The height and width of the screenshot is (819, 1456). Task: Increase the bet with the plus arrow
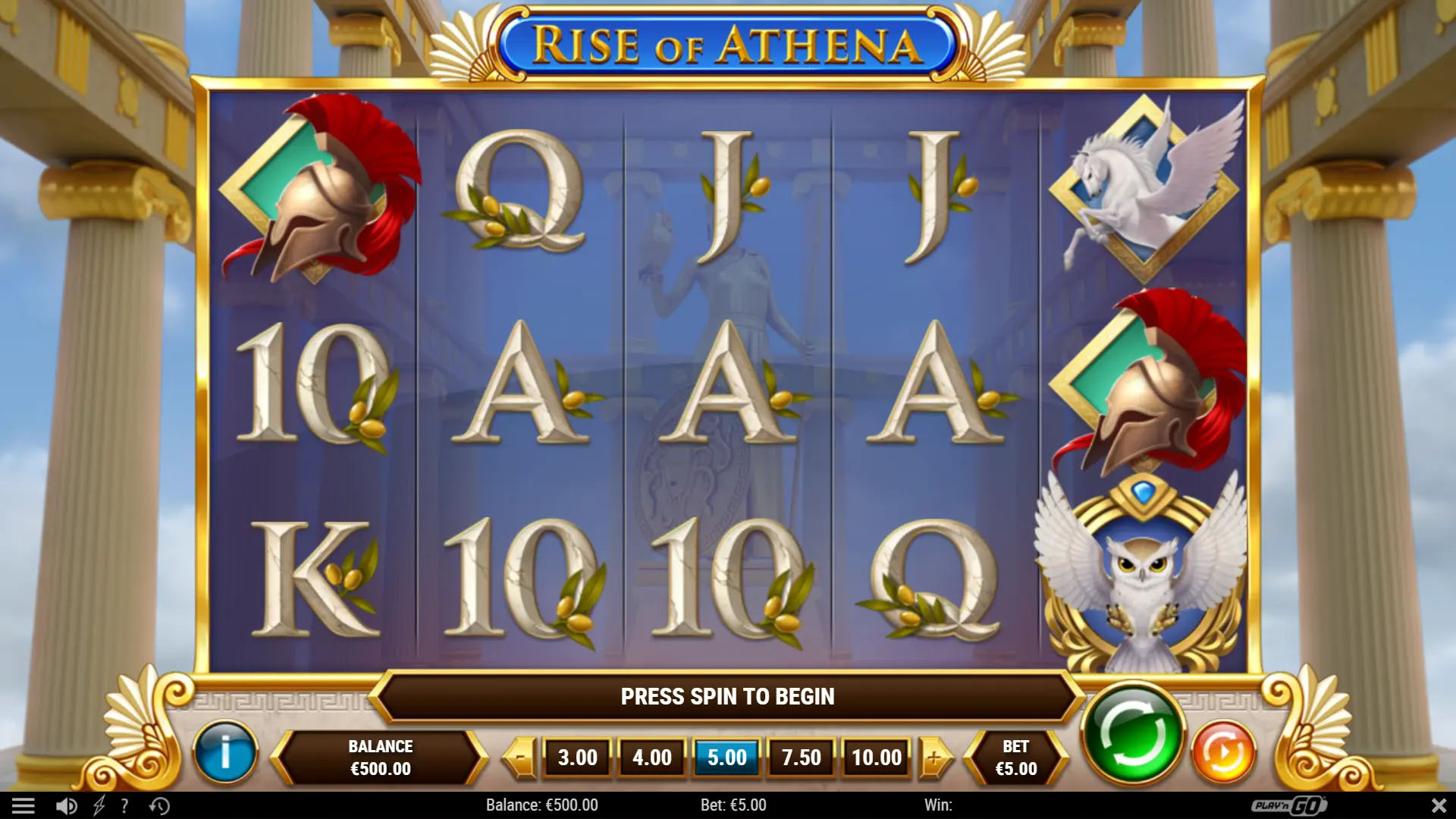pyautogui.click(x=934, y=757)
